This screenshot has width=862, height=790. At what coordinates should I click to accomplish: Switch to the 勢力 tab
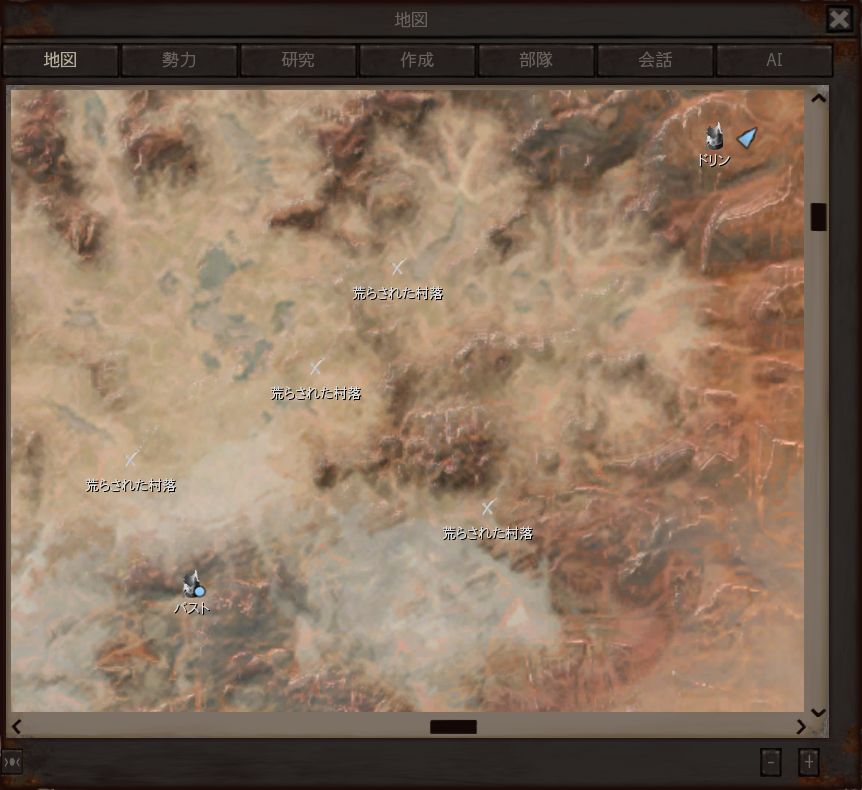[179, 60]
